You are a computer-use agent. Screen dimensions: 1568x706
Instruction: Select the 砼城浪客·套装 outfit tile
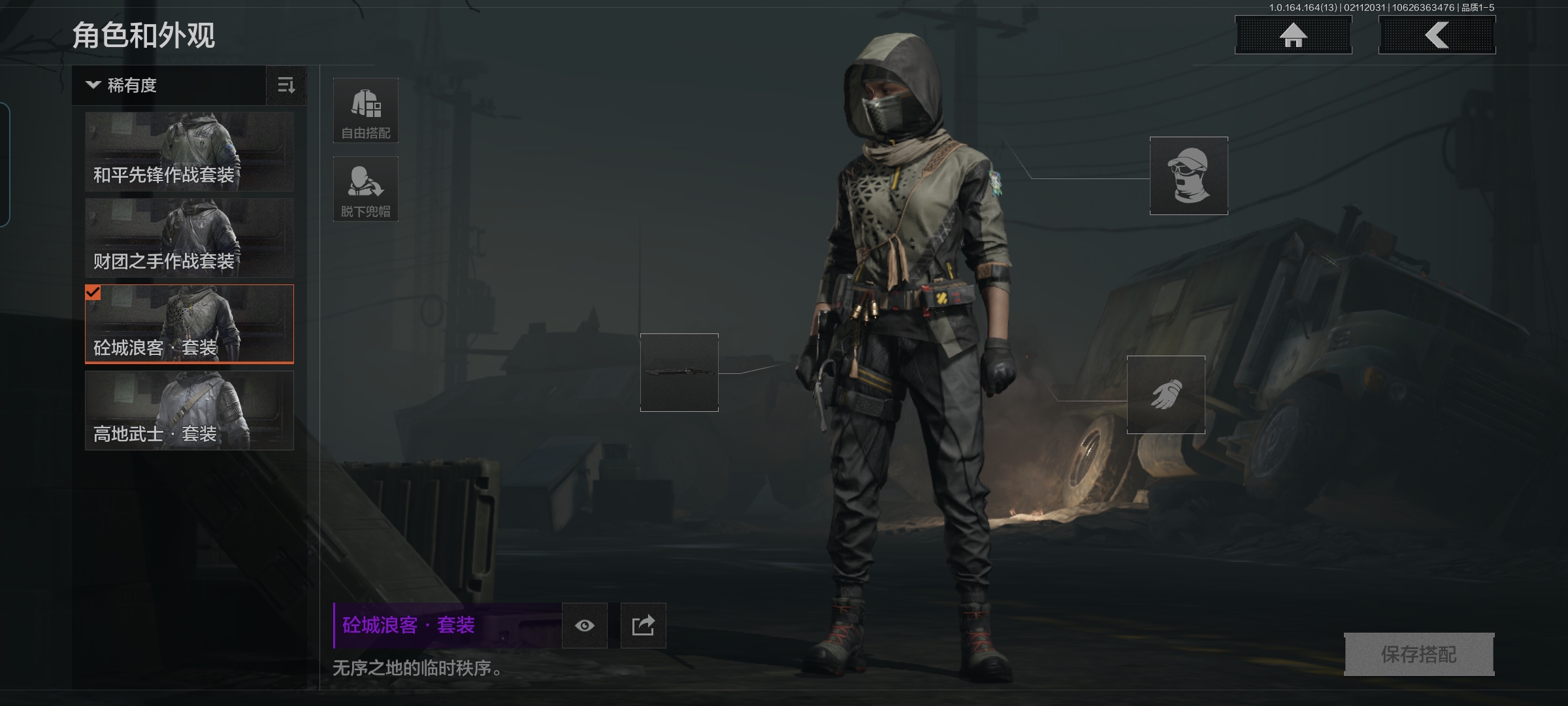tap(189, 324)
